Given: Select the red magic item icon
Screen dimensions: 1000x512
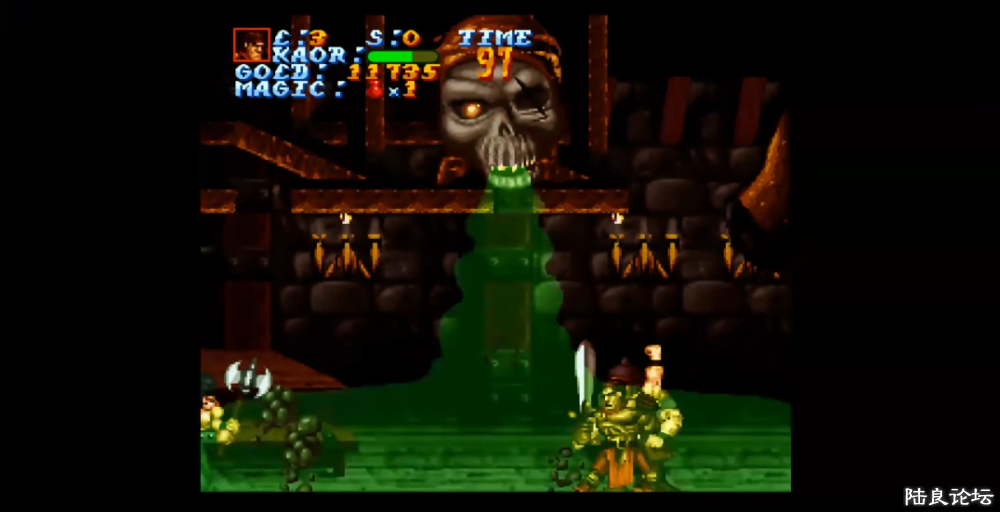Looking at the screenshot, I should [376, 89].
